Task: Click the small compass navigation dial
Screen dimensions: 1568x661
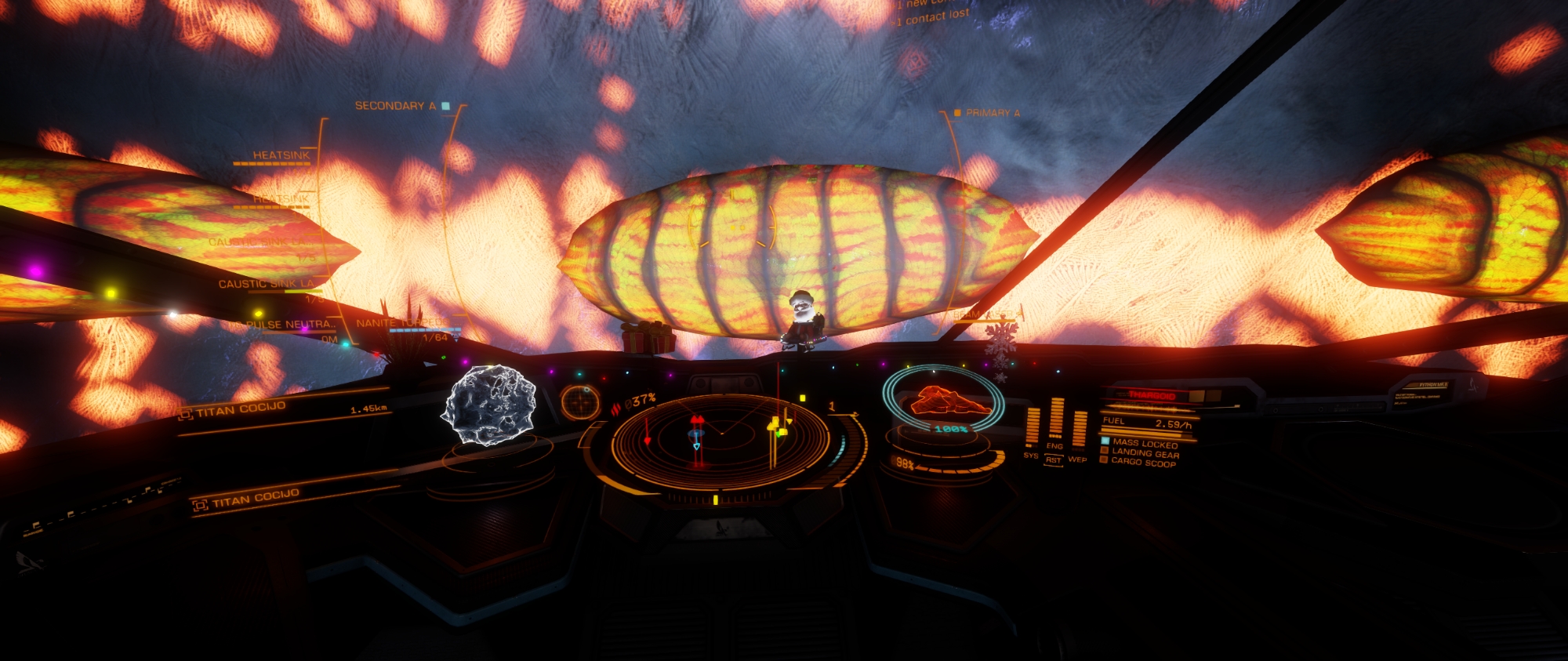Action: (580, 401)
